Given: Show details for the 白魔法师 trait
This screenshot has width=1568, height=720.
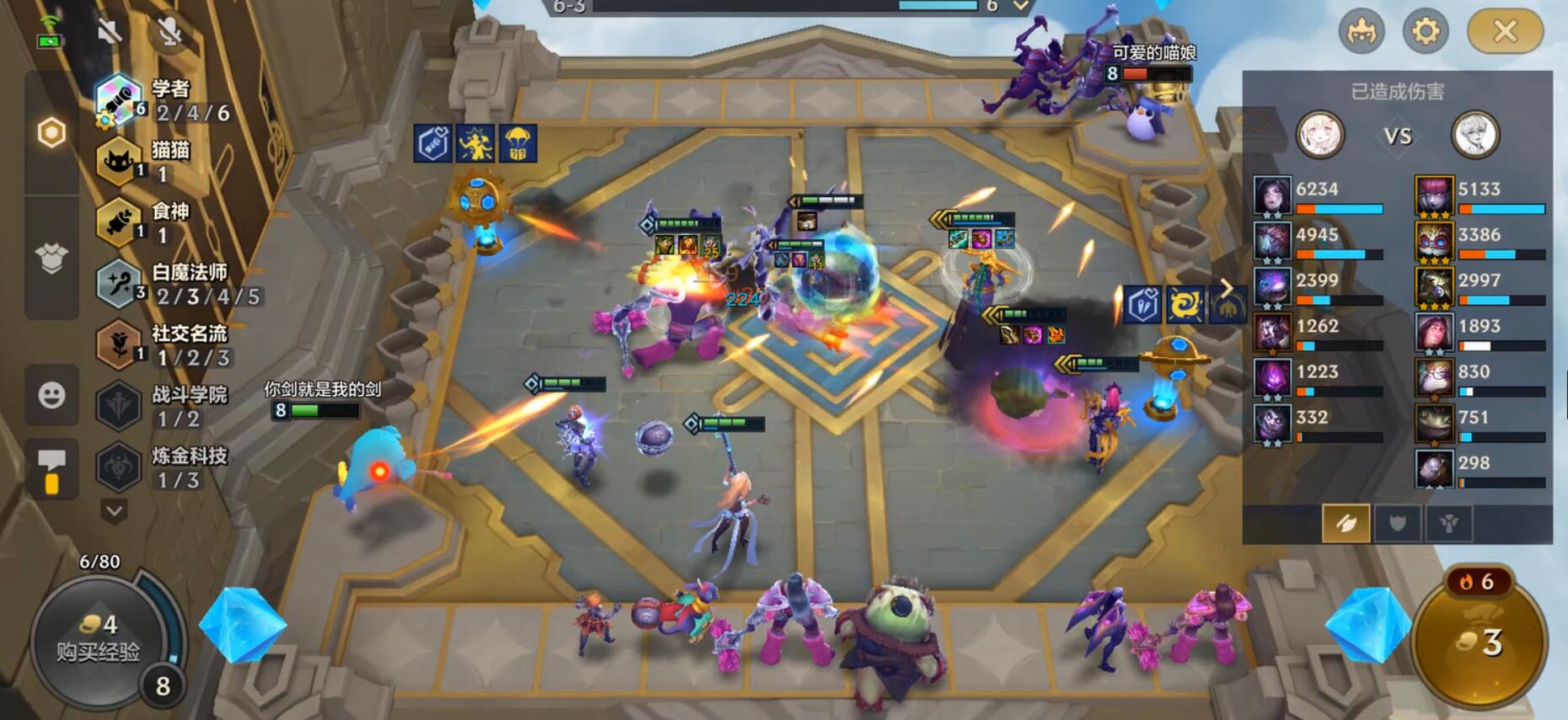Looking at the screenshot, I should coord(177,284).
